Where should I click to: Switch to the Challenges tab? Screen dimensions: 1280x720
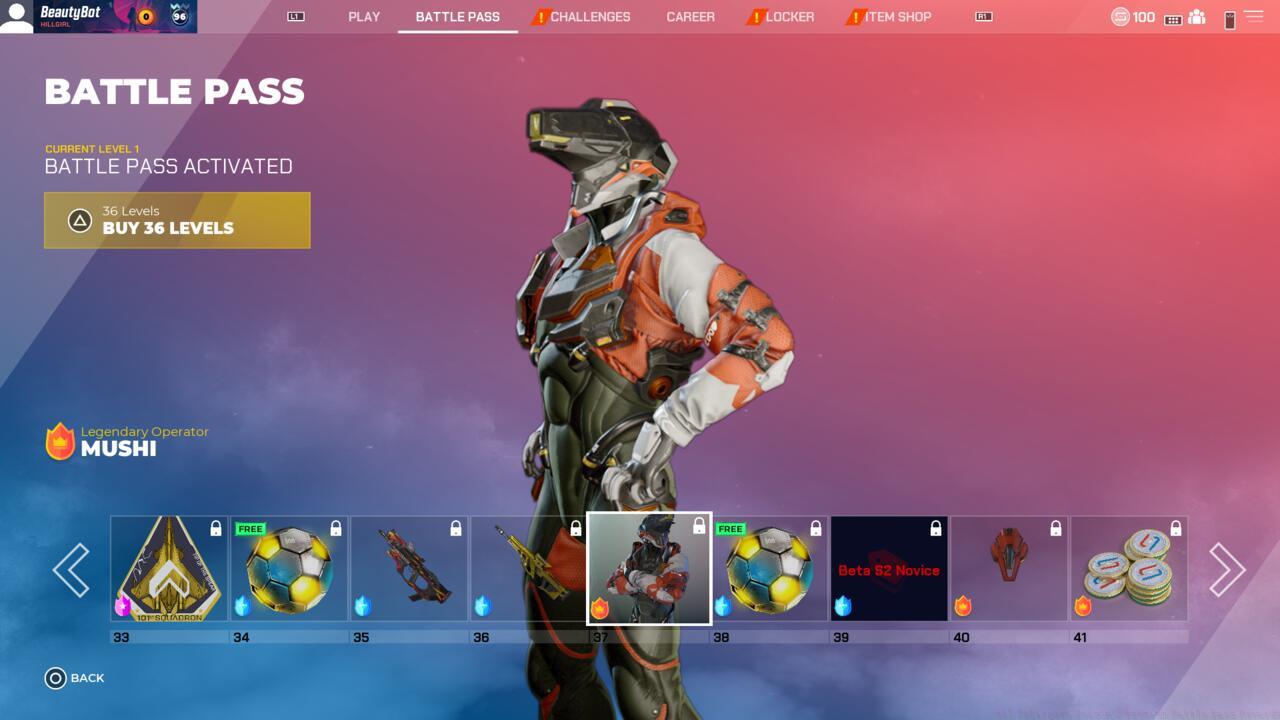[x=589, y=17]
